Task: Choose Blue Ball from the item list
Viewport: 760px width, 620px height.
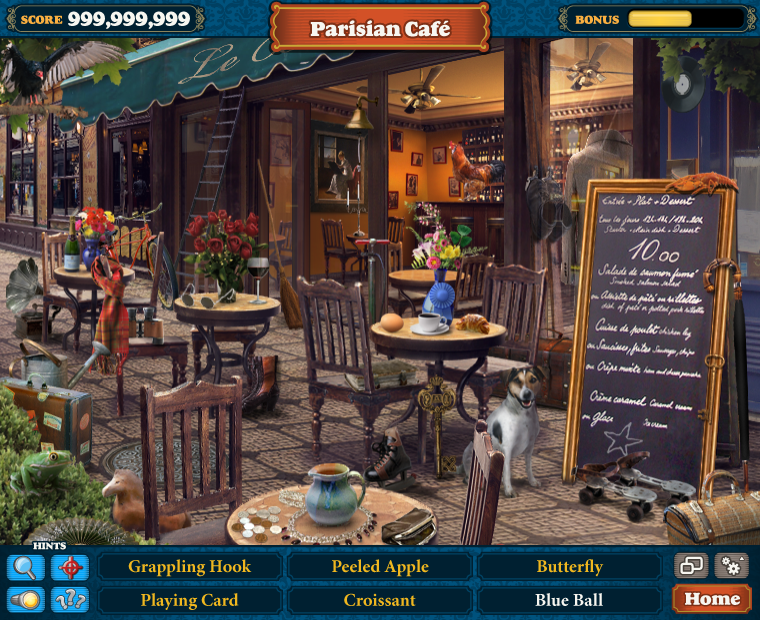Action: tap(569, 600)
